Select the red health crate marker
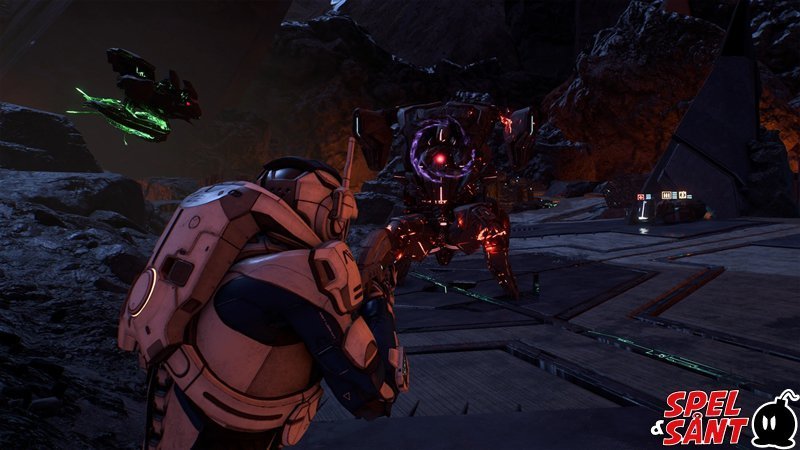 pyautogui.click(x=641, y=197)
